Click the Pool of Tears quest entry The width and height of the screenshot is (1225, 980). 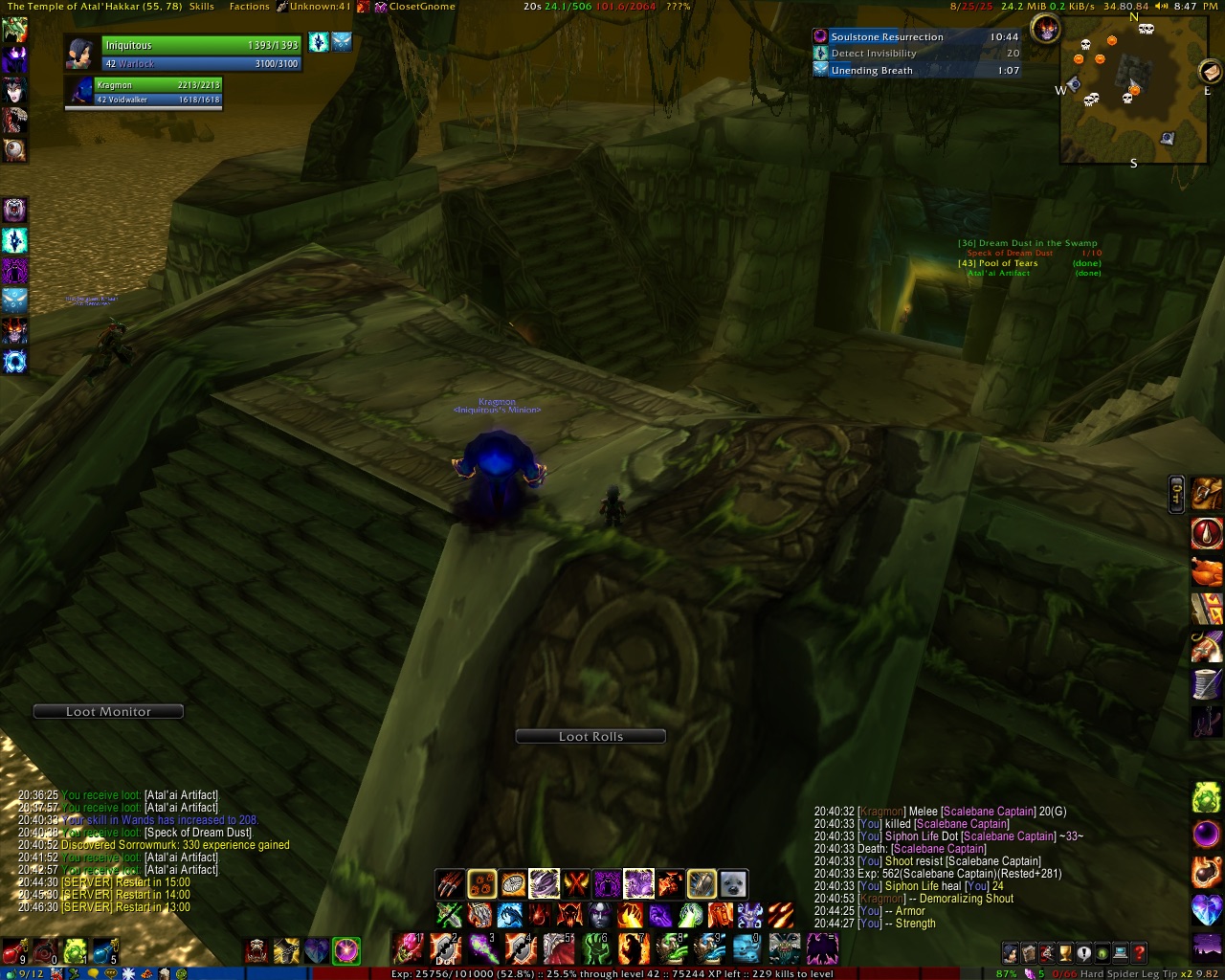[x=1000, y=261]
